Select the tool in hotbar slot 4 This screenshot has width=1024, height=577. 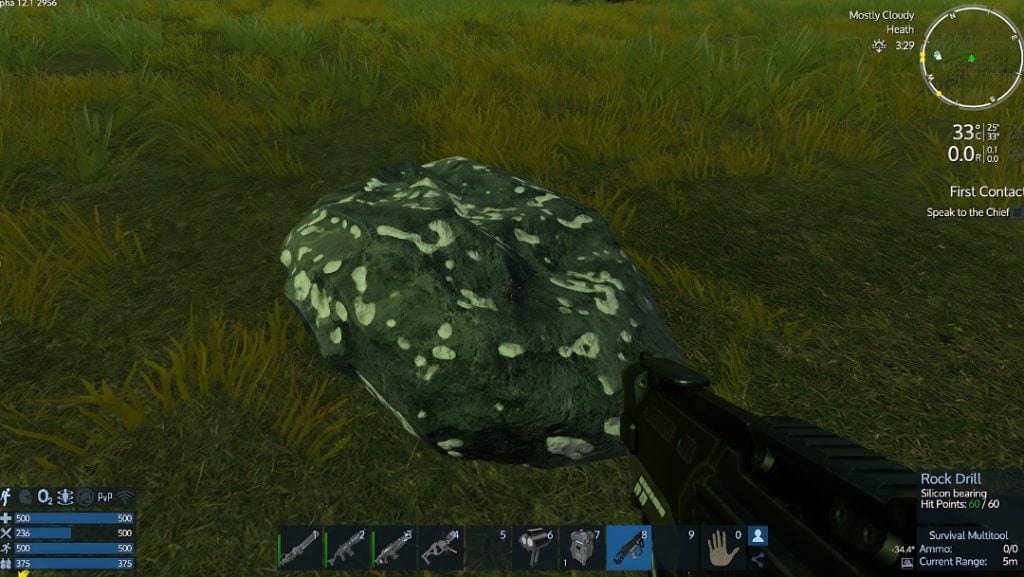440,548
